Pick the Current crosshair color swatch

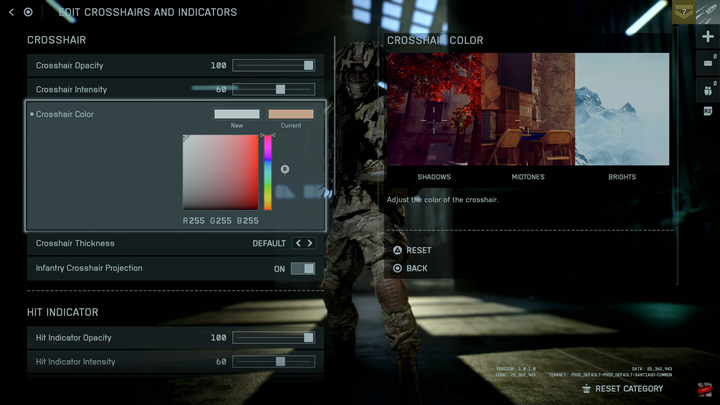(x=290, y=114)
